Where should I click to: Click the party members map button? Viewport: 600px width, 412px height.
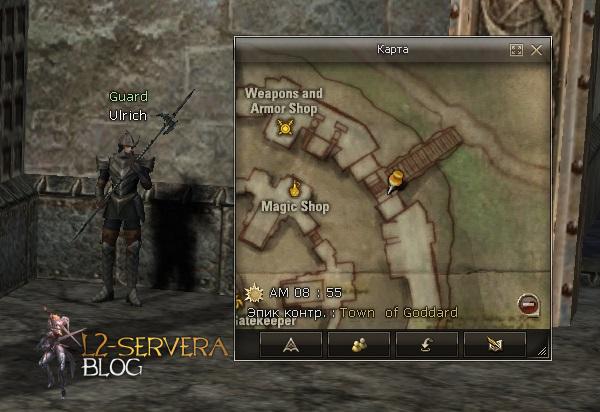coord(358,345)
